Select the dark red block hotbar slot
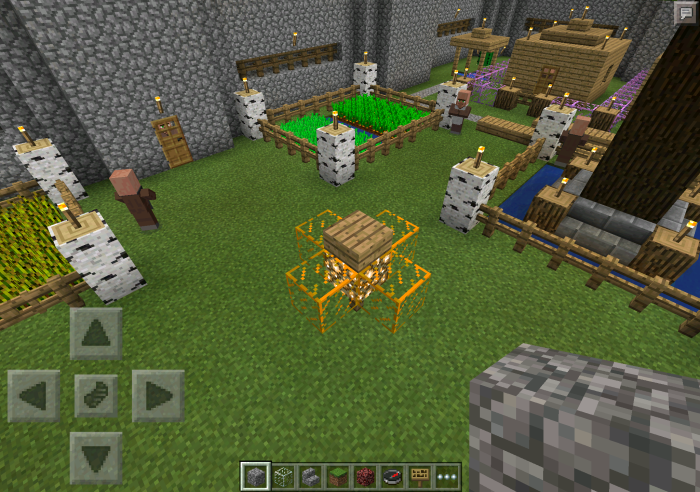This screenshot has width=700, height=492. (364, 476)
